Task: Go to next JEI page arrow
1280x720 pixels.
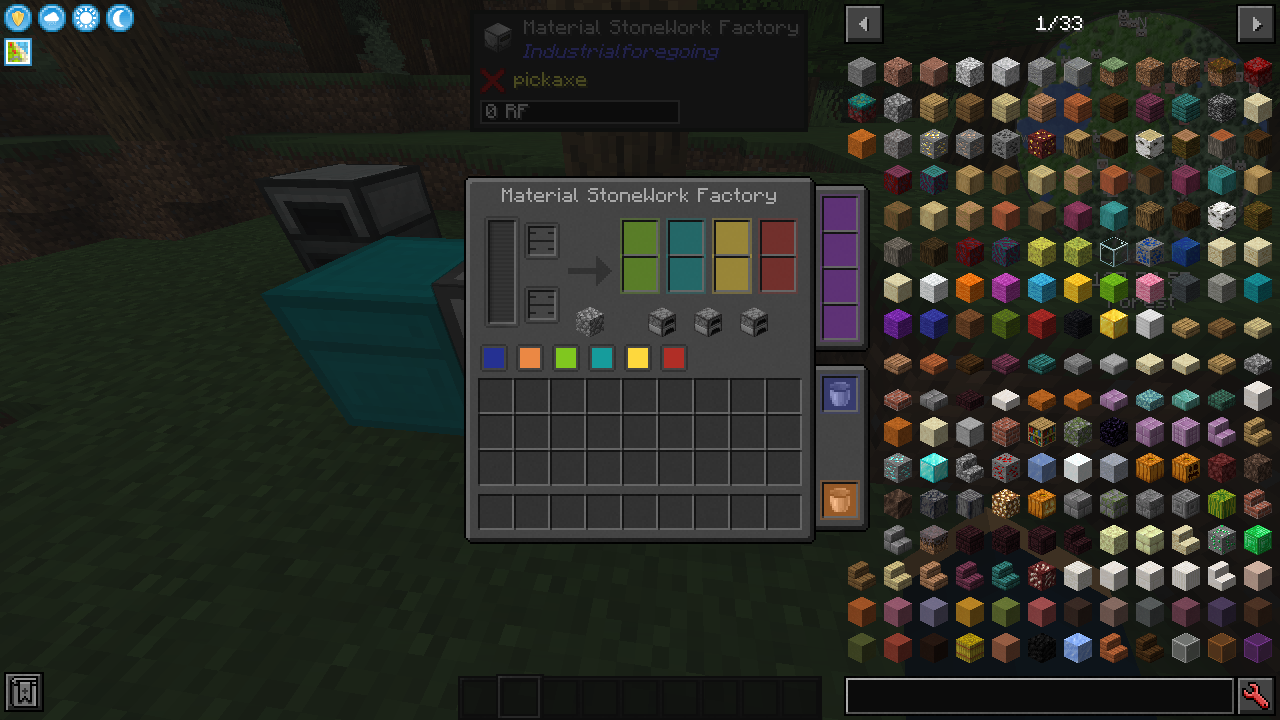Action: click(x=1255, y=23)
